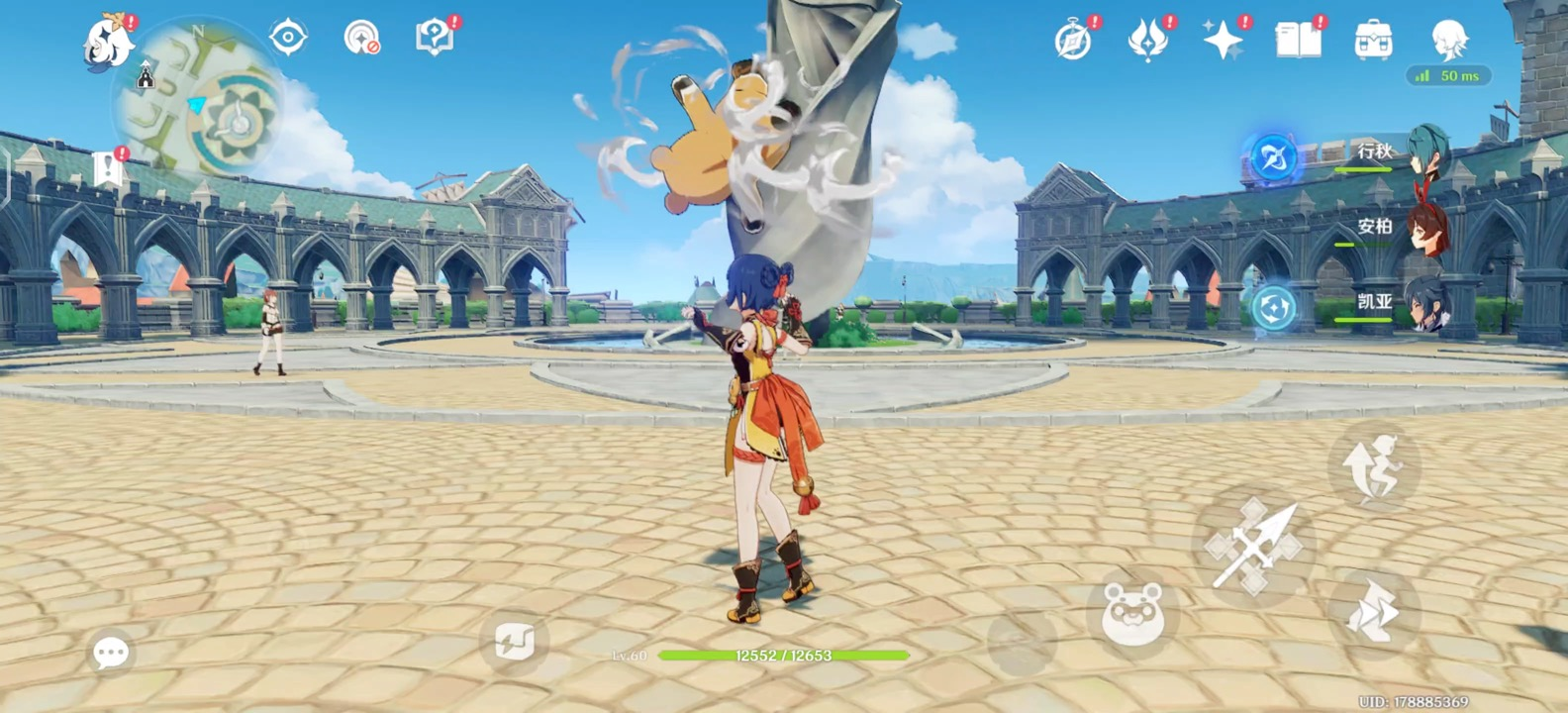Open the chat speech bubble
The height and width of the screenshot is (713, 1568).
click(x=111, y=653)
